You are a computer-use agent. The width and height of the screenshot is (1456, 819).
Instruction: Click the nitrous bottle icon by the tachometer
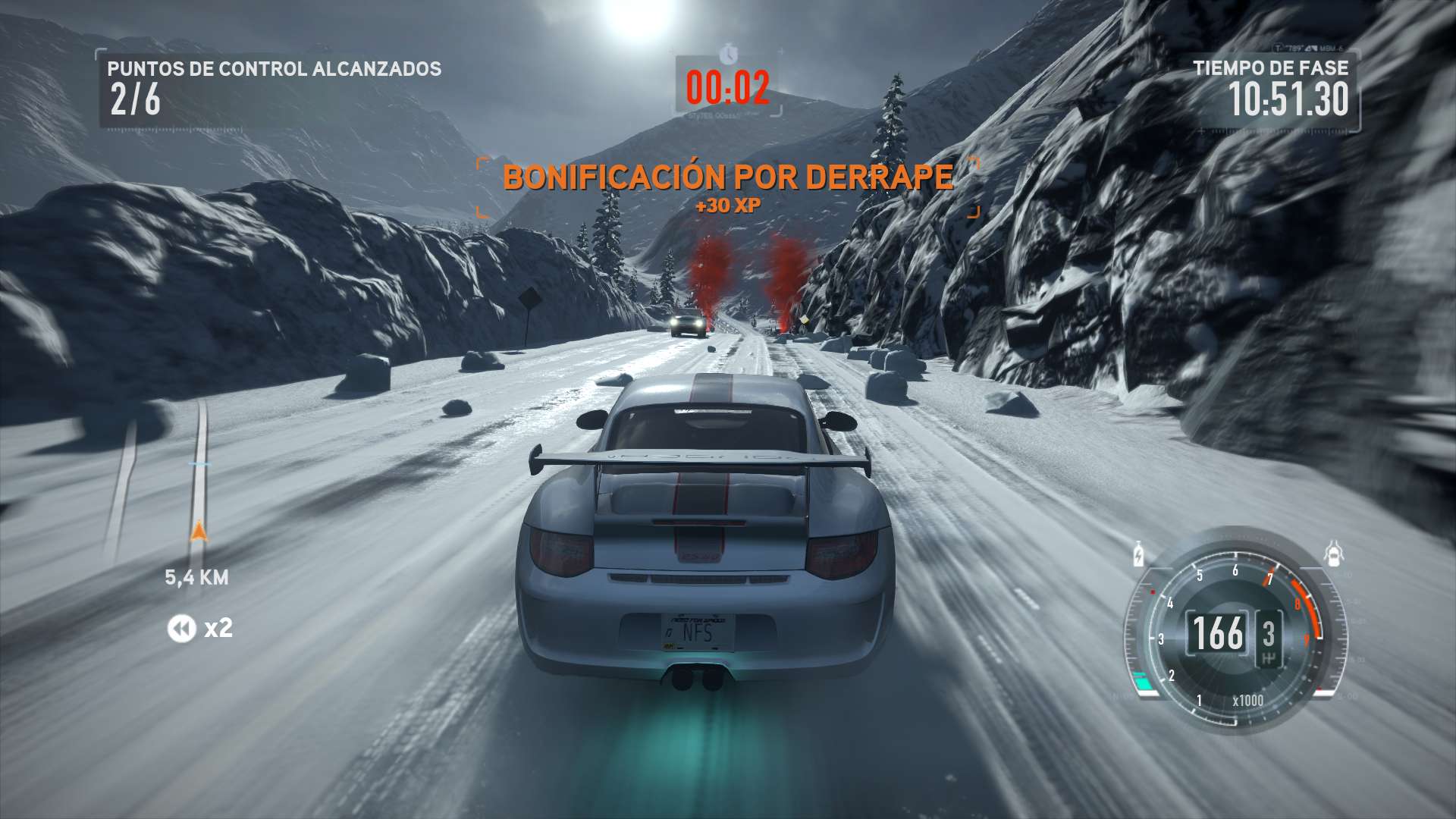[x=1139, y=554]
